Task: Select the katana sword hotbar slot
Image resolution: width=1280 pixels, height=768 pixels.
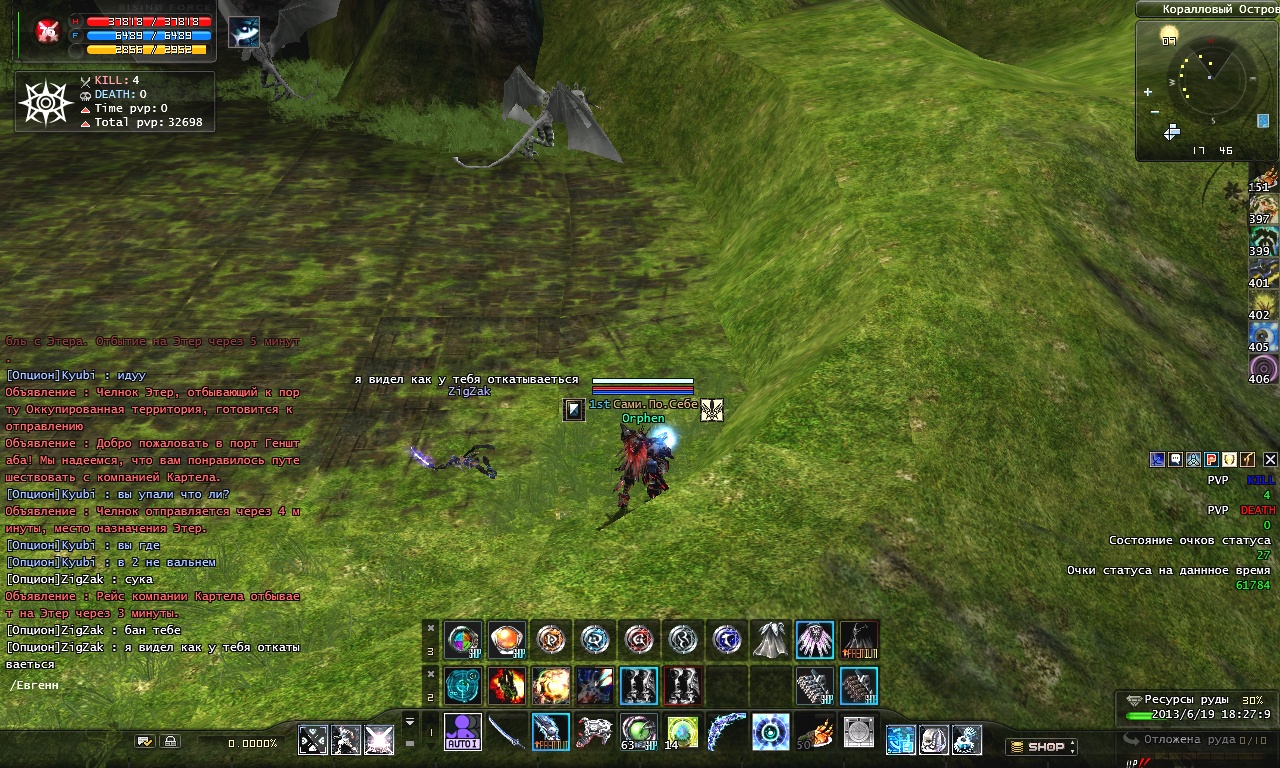Action: click(x=507, y=731)
